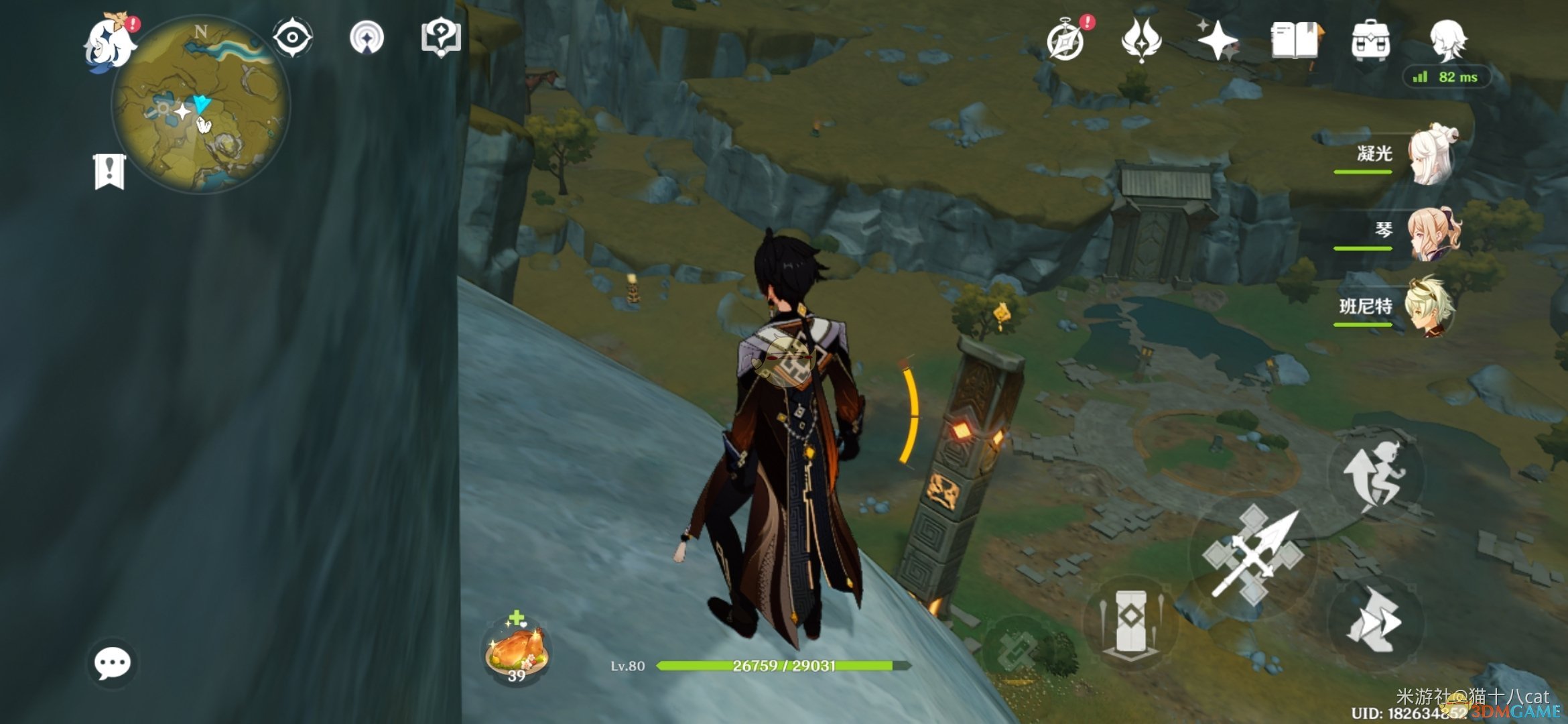Tap the sprint dash button
This screenshot has height=724, width=1568.
(x=1375, y=620)
